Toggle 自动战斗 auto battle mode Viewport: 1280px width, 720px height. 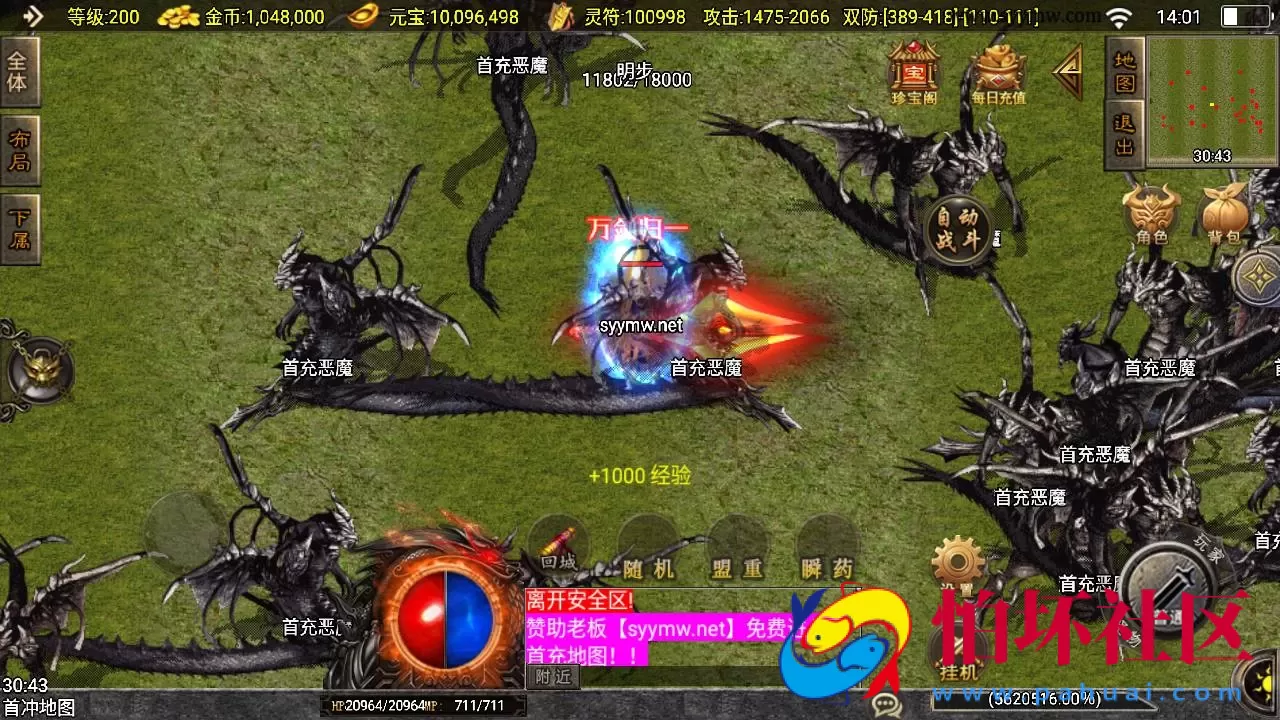point(957,230)
